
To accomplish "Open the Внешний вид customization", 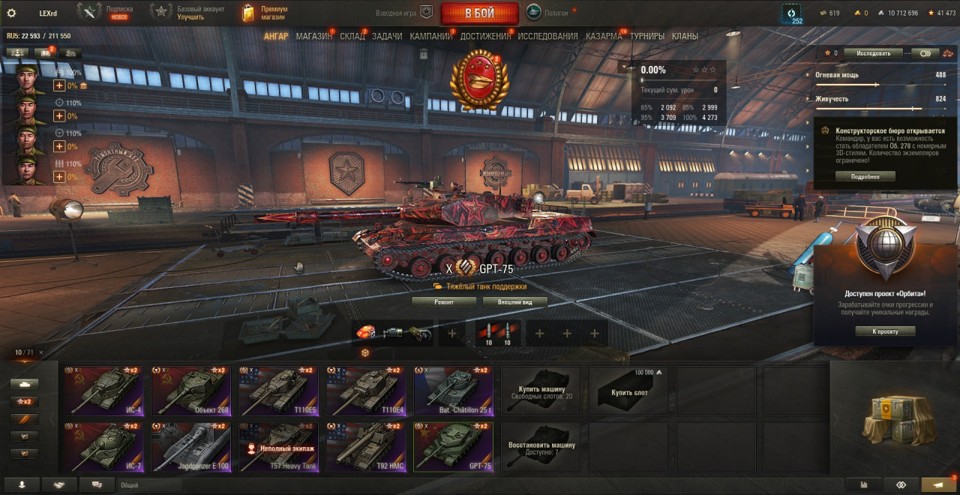I will [515, 300].
